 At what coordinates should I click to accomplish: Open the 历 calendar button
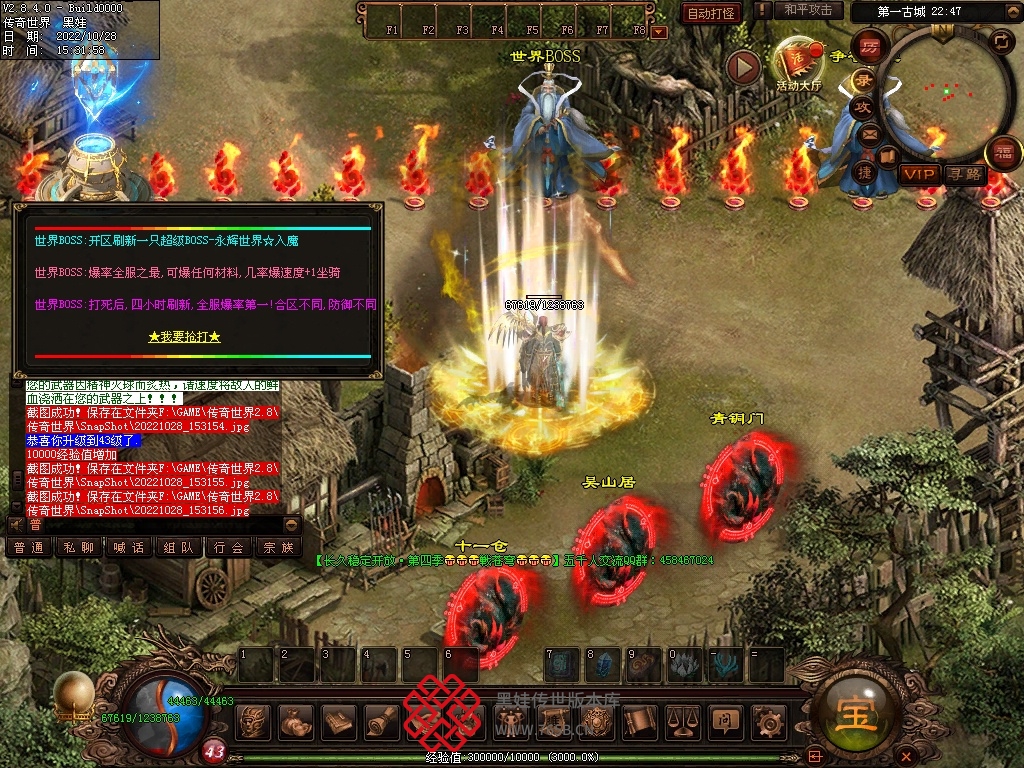click(870, 47)
